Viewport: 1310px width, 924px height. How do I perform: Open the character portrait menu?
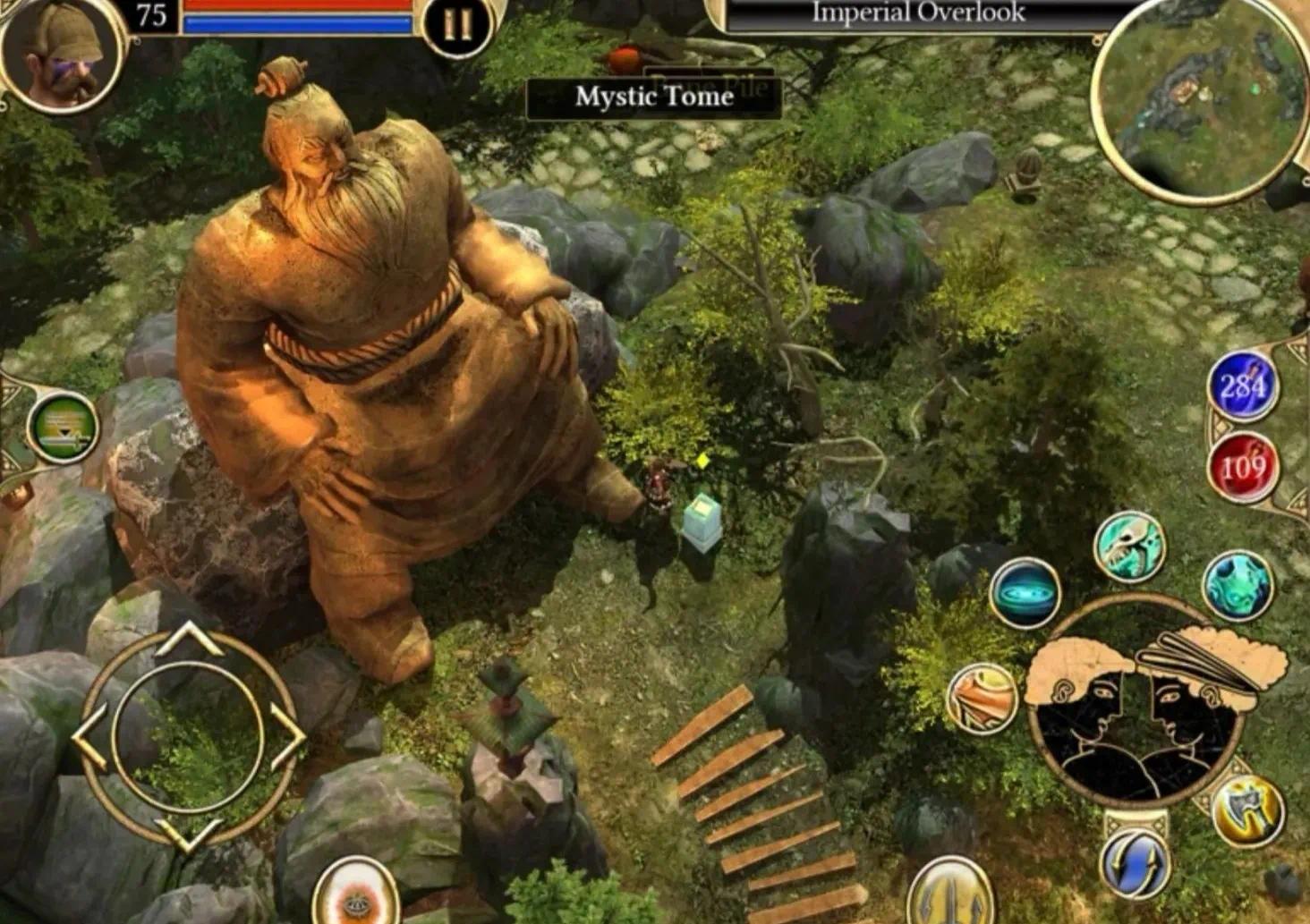click(60, 53)
